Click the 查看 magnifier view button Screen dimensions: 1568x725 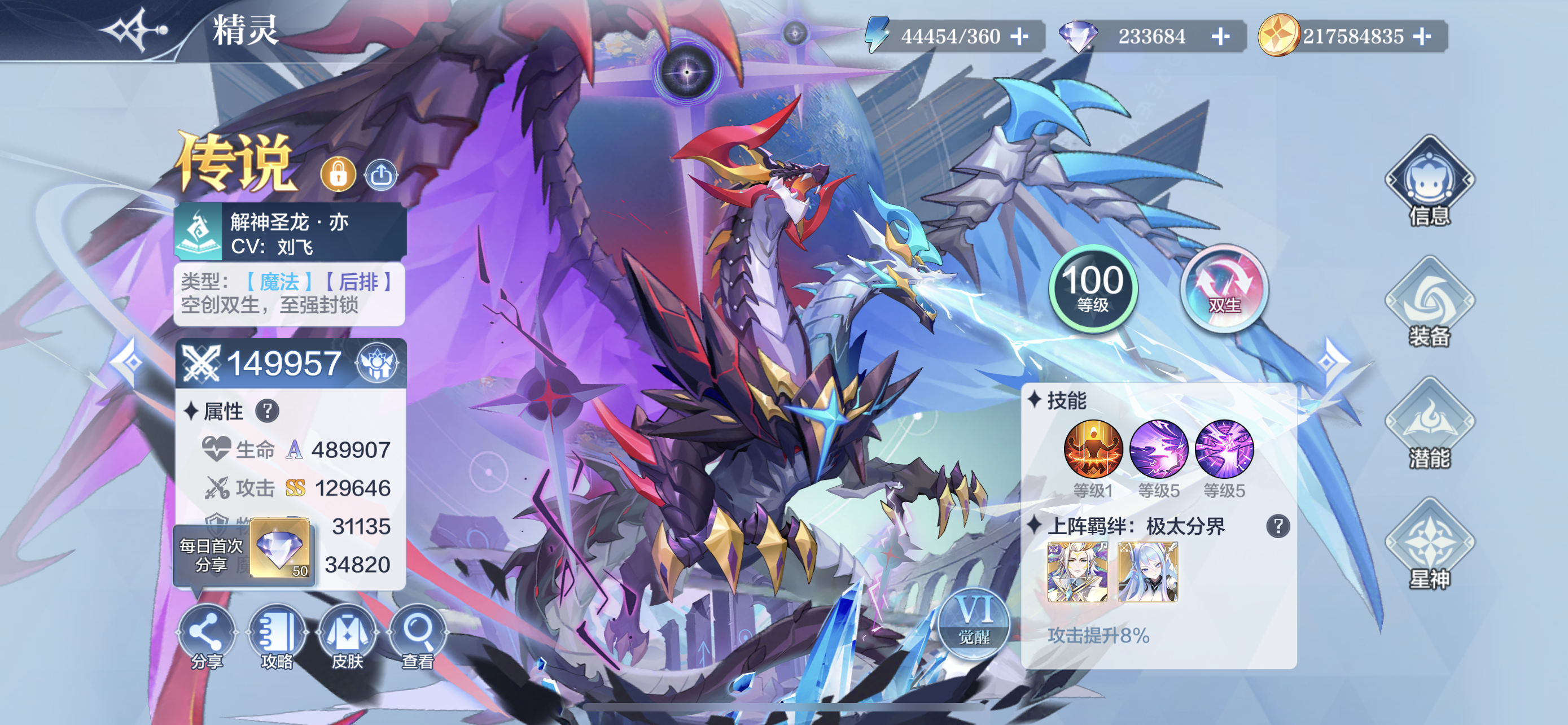tap(418, 636)
